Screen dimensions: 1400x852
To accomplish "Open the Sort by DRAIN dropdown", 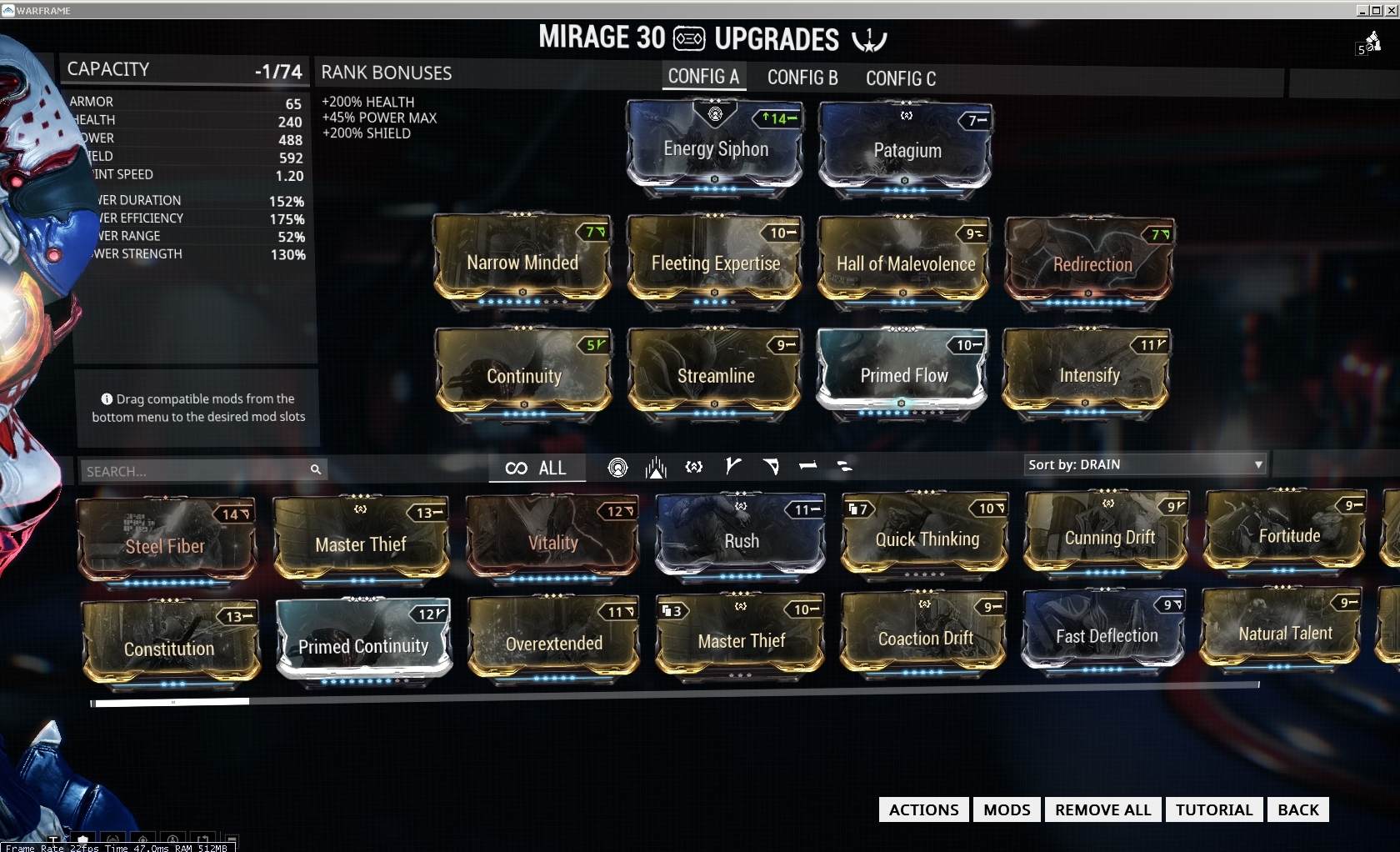I will point(1144,464).
